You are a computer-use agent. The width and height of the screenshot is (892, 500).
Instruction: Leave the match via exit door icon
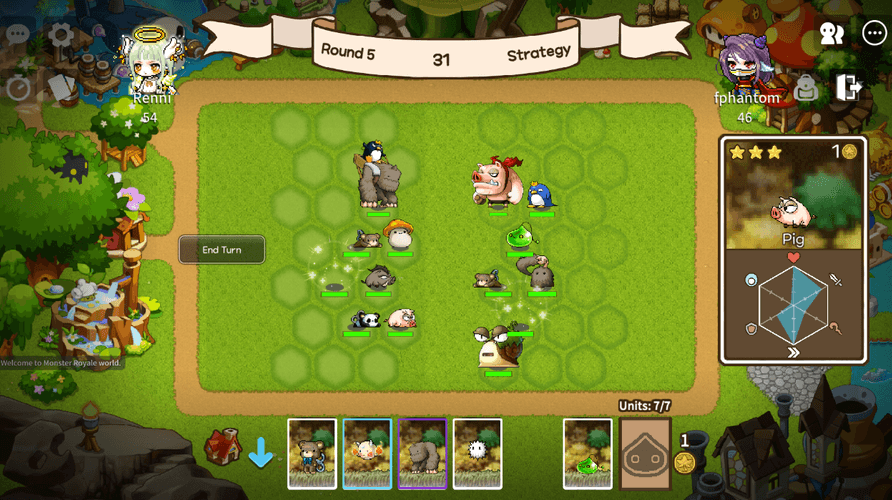(849, 87)
